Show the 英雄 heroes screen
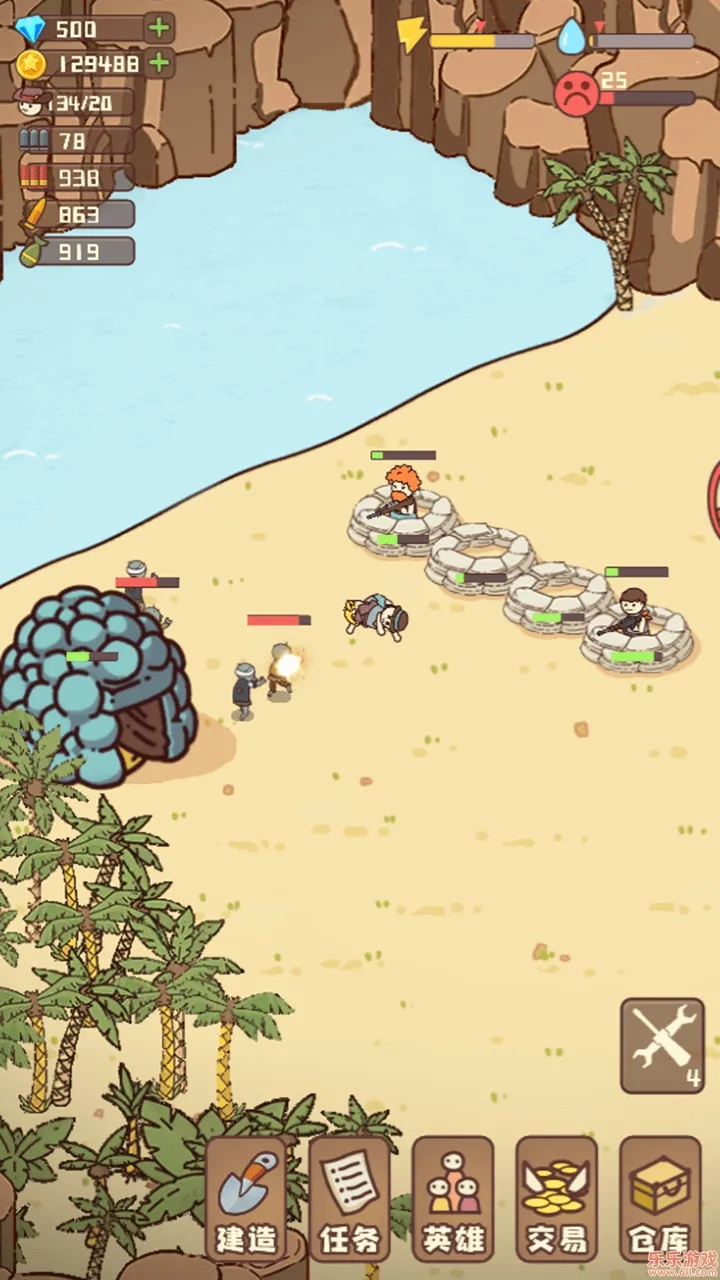 click(452, 1199)
